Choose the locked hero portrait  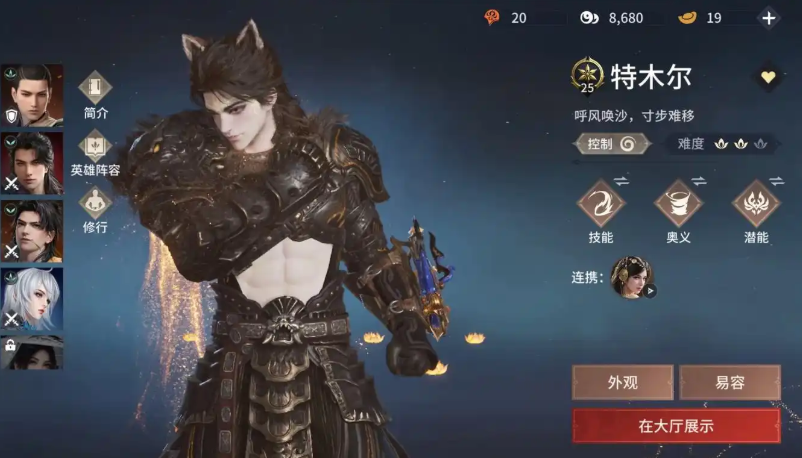[x=32, y=352]
